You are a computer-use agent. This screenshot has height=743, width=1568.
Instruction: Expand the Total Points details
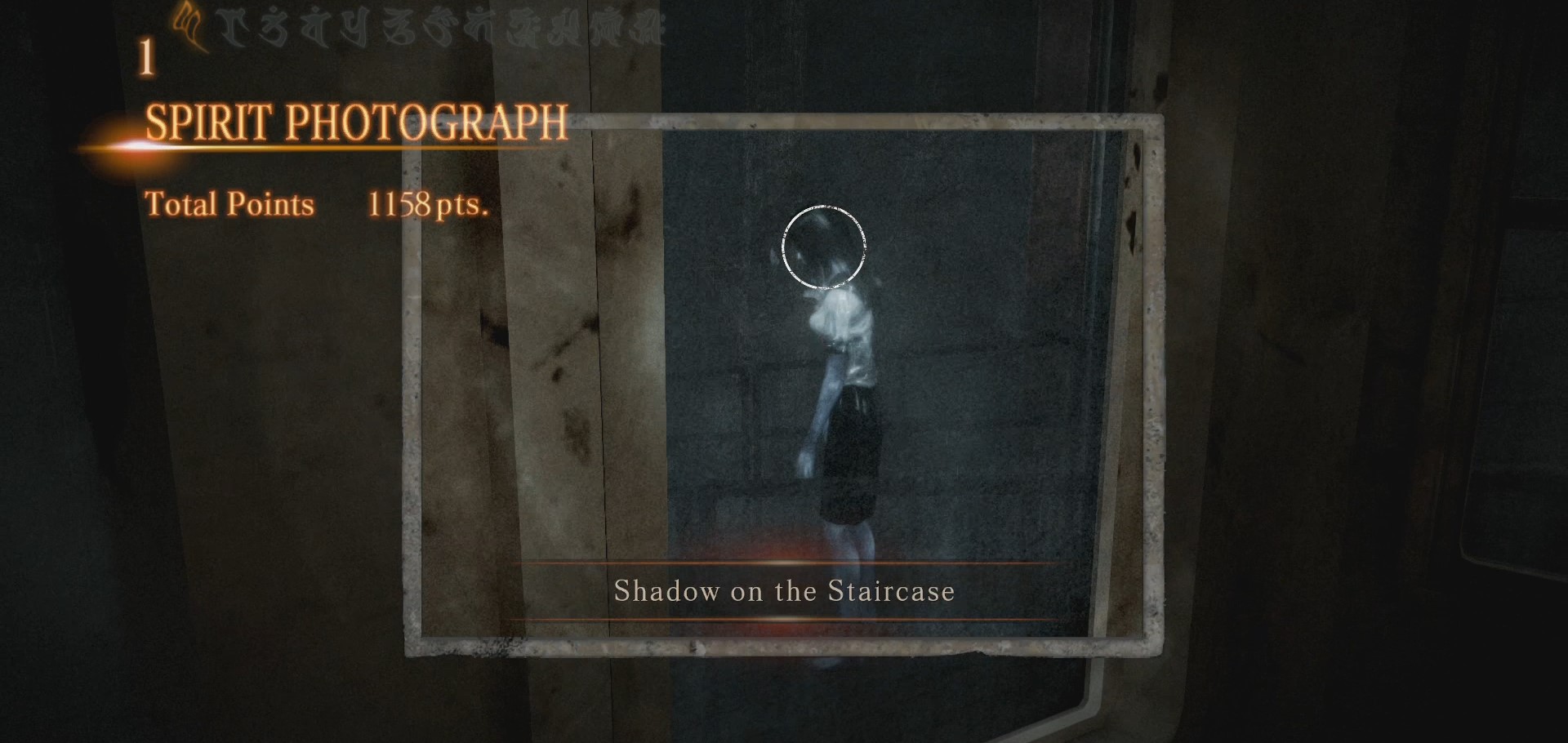coord(230,204)
